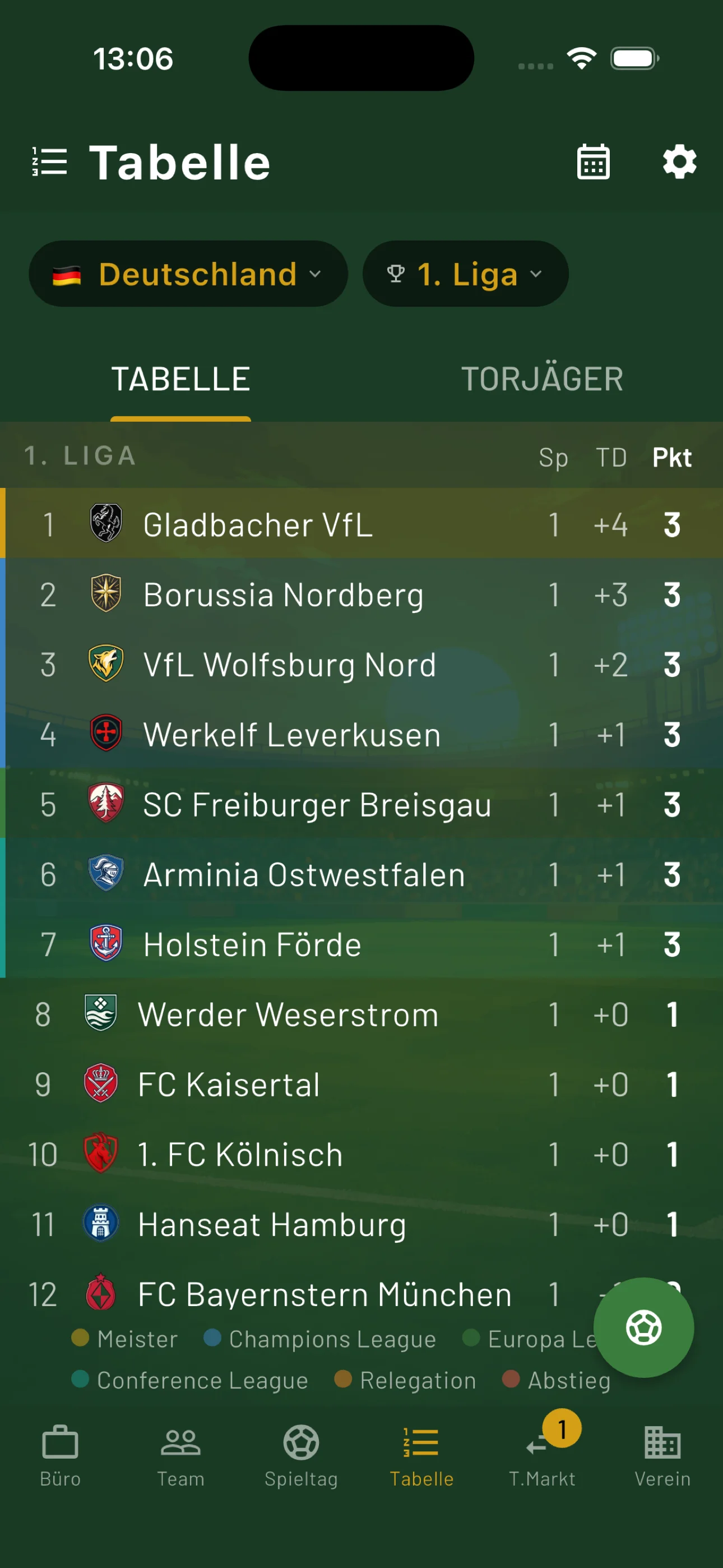The height and width of the screenshot is (1568, 723).
Task: Open Spieltag in bottom navigation
Action: tap(302, 1455)
